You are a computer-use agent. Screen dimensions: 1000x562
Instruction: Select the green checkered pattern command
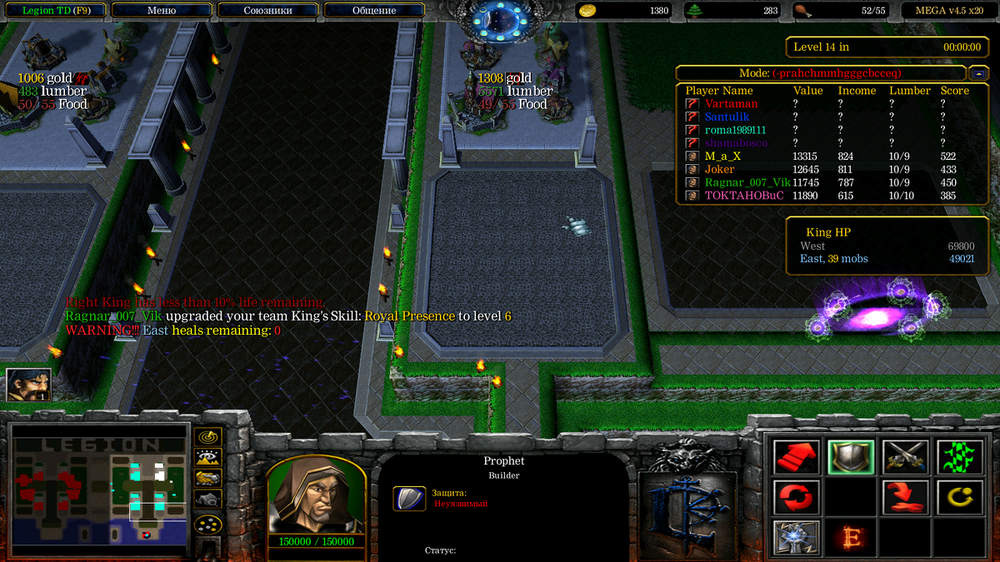pyautogui.click(x=958, y=458)
